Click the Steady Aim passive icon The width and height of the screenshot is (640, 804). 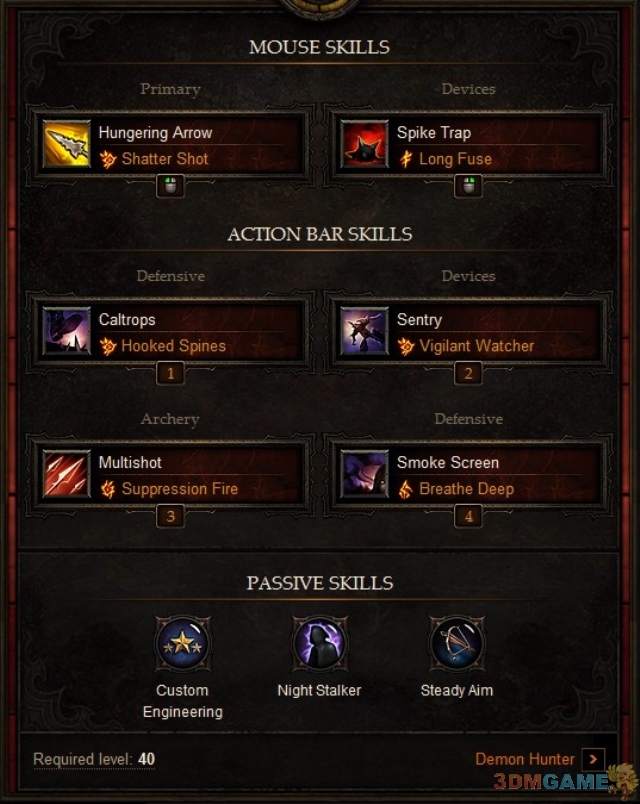[x=456, y=643]
